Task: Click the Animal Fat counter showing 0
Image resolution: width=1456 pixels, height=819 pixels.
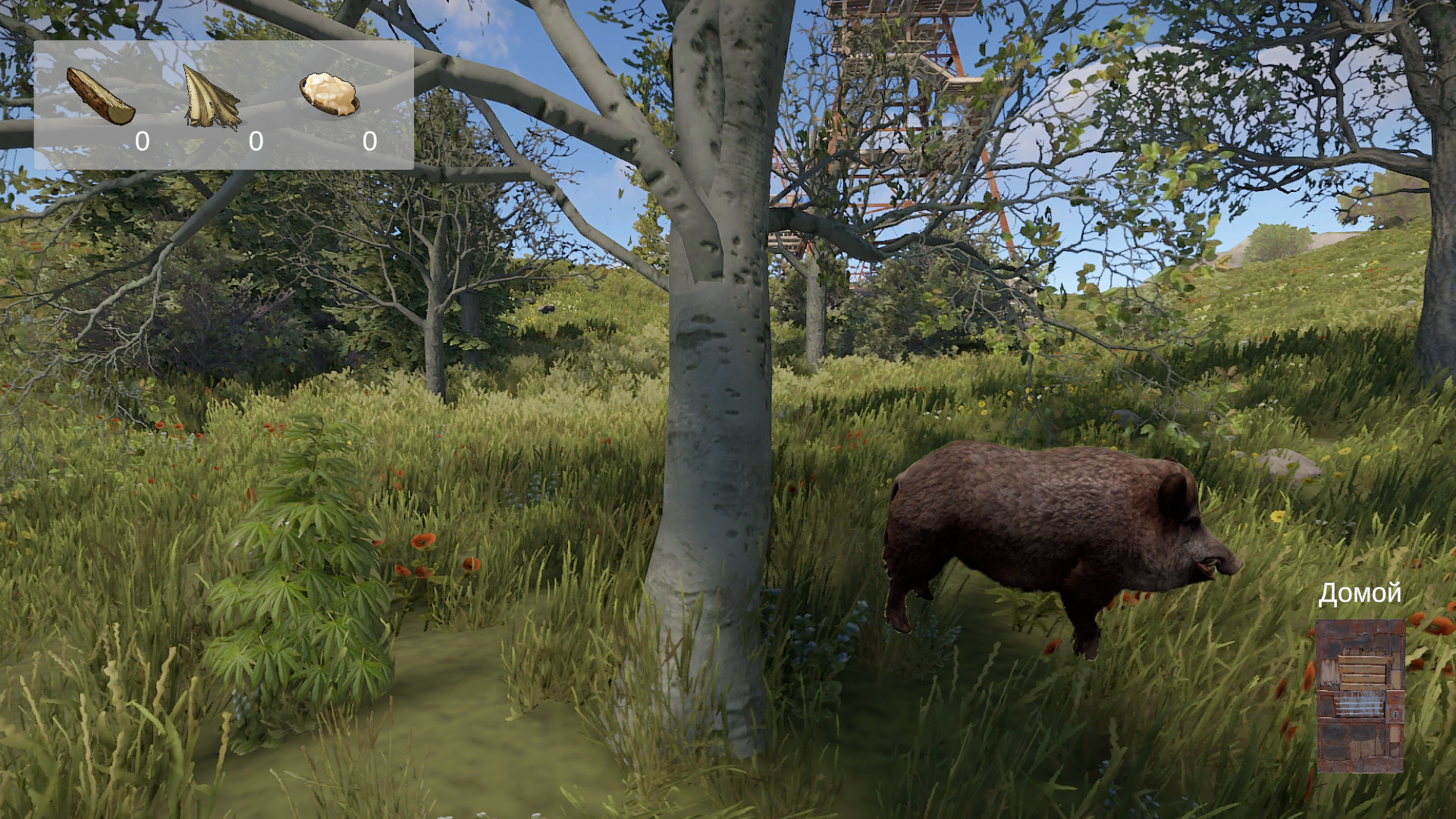Action: [x=369, y=141]
